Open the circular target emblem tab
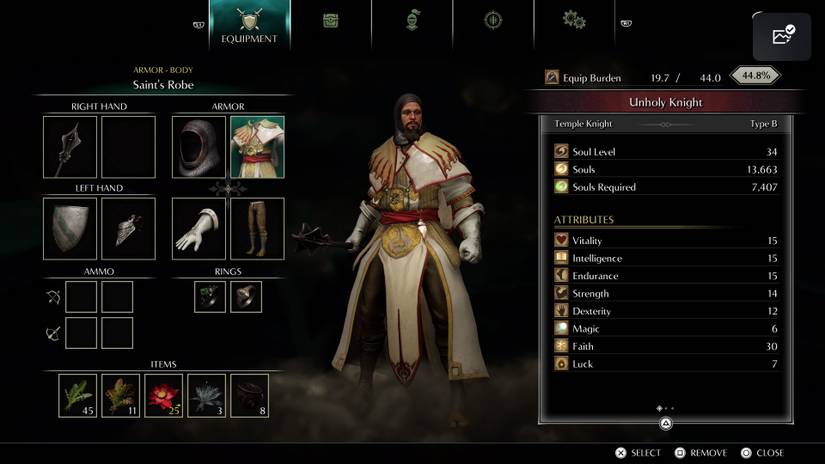The image size is (825, 464). 492,20
